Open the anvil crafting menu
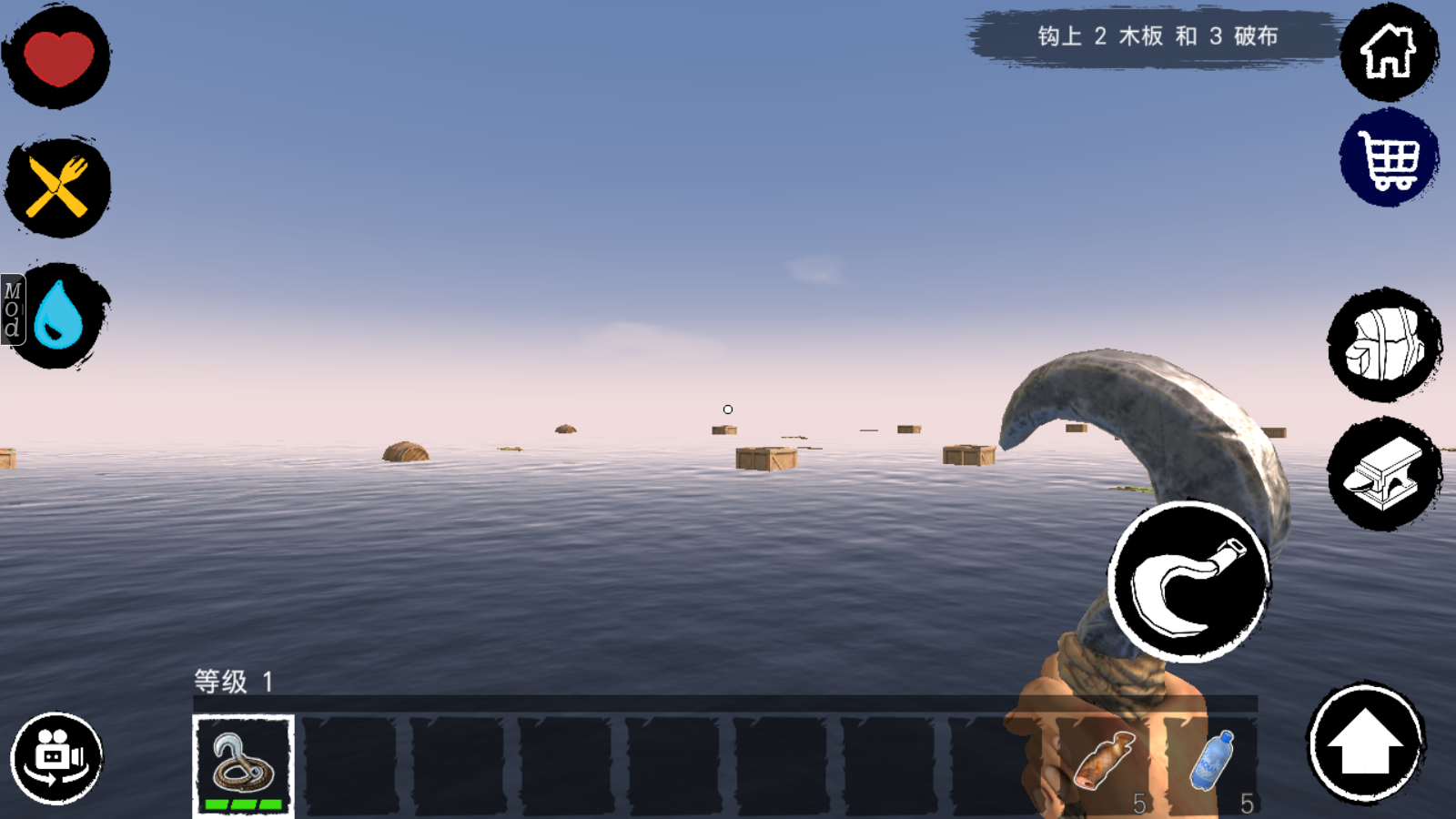The image size is (1456, 819). 1384,474
